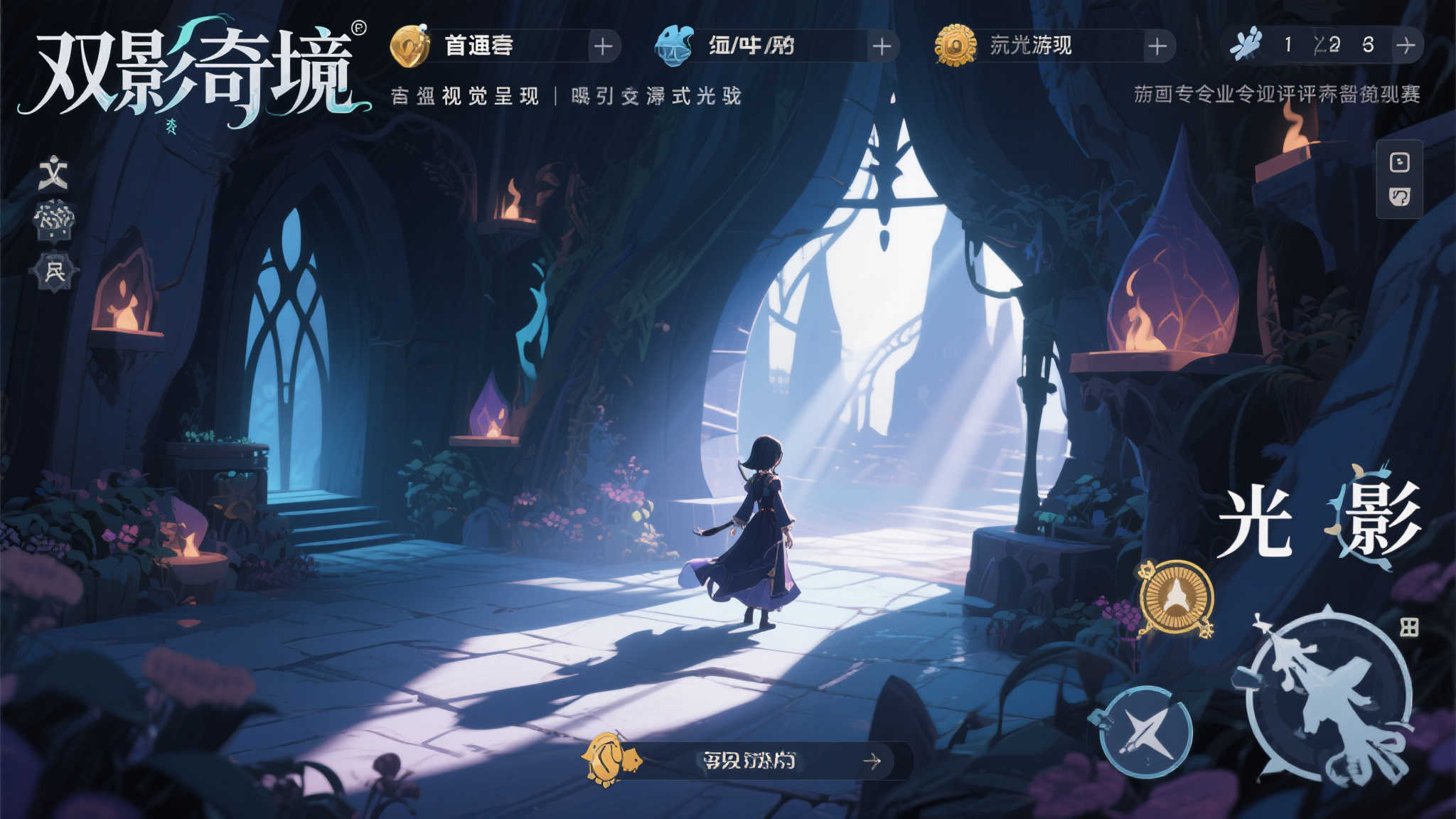Expand the 流光游现 currency plus control
Image resolution: width=1456 pixels, height=819 pixels.
1160,46
